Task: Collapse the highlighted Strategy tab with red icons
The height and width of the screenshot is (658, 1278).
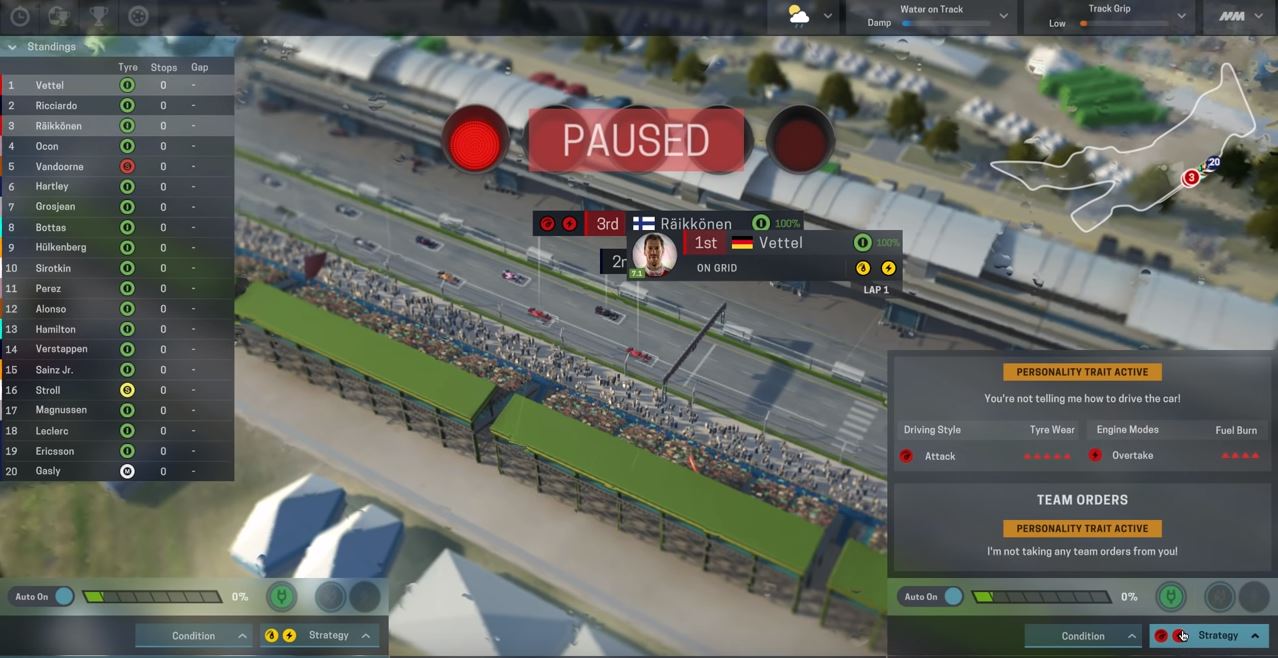Action: (1255, 636)
